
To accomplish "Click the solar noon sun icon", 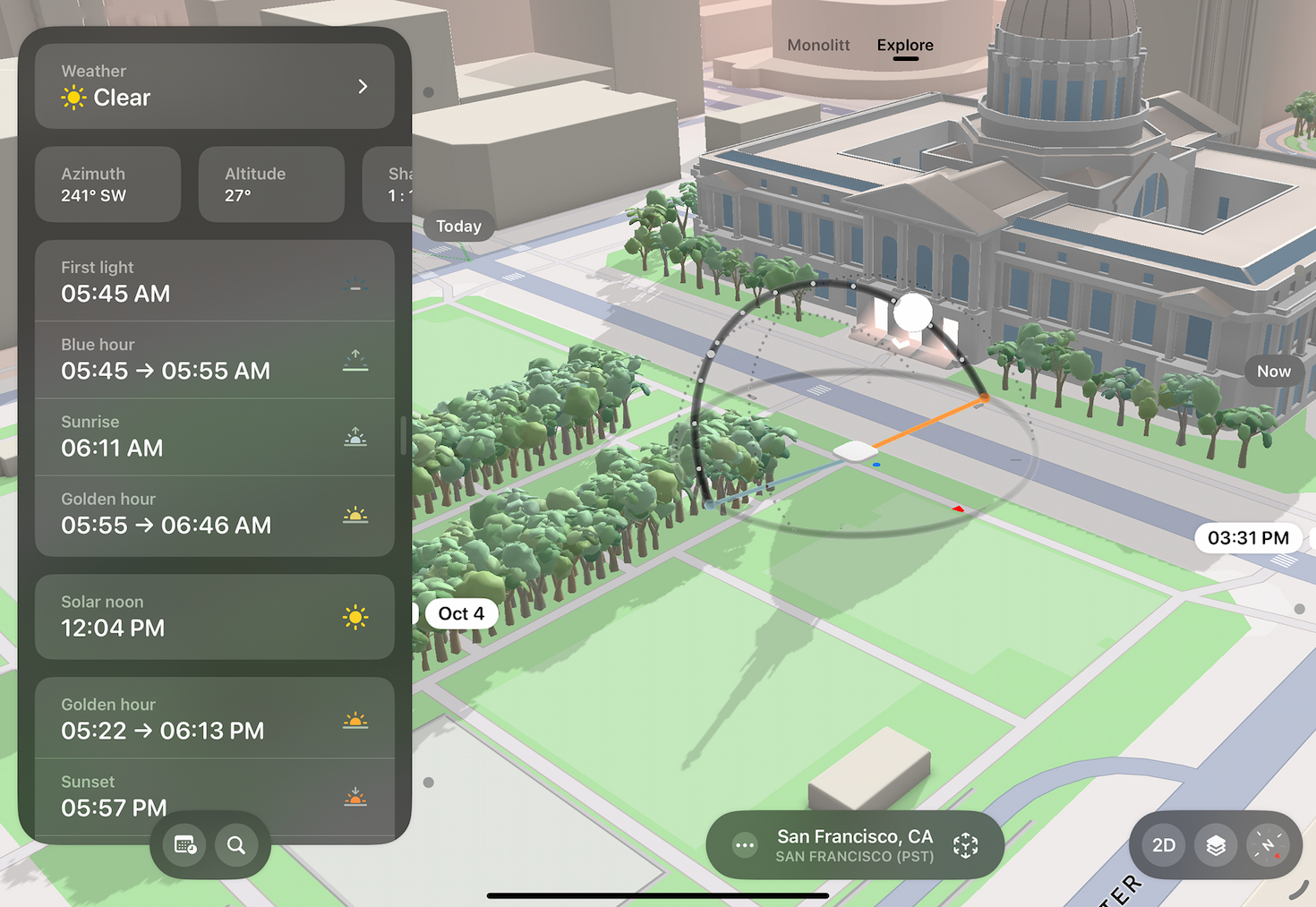I will (x=355, y=617).
